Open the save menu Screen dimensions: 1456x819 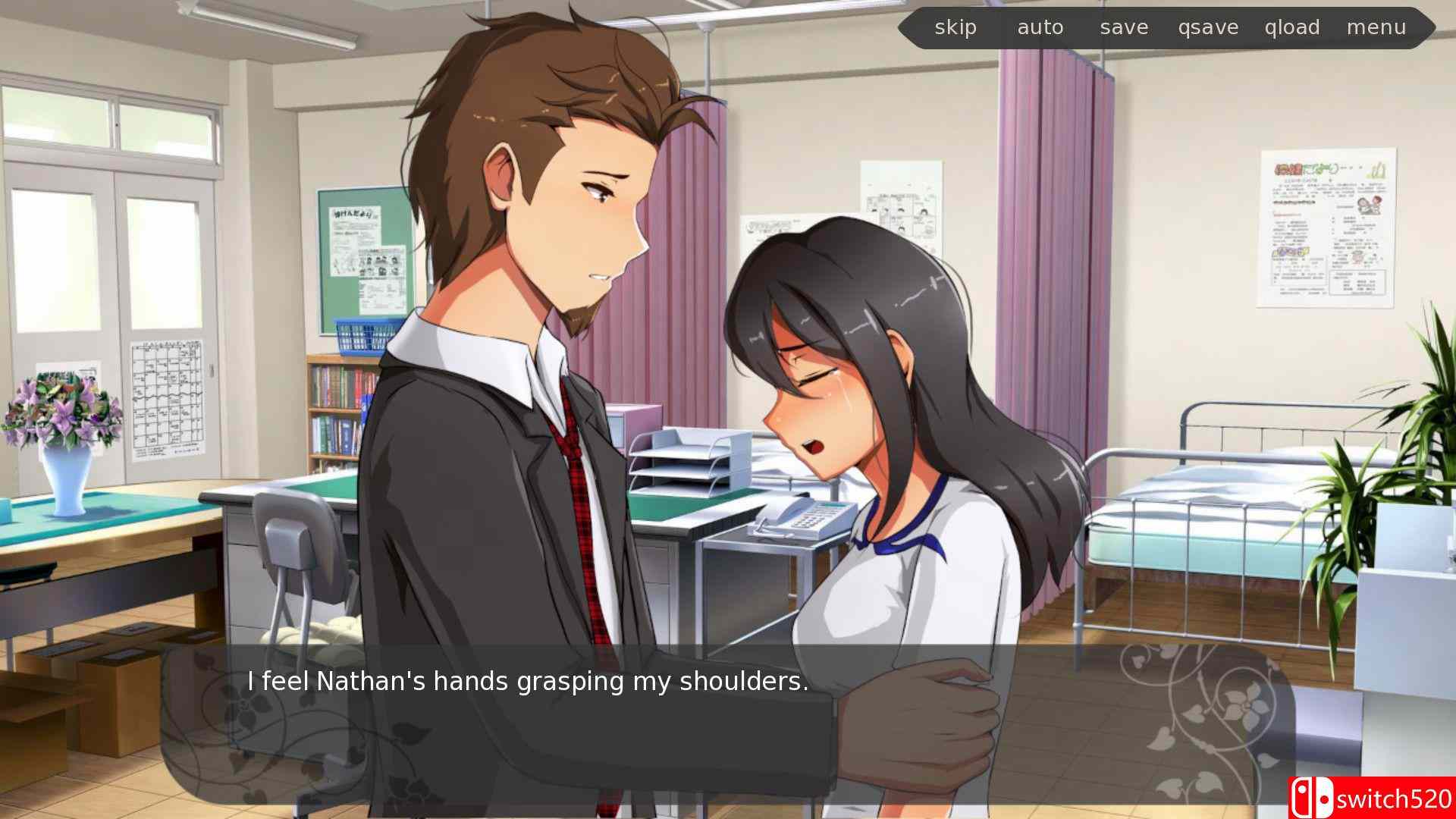(x=1124, y=27)
